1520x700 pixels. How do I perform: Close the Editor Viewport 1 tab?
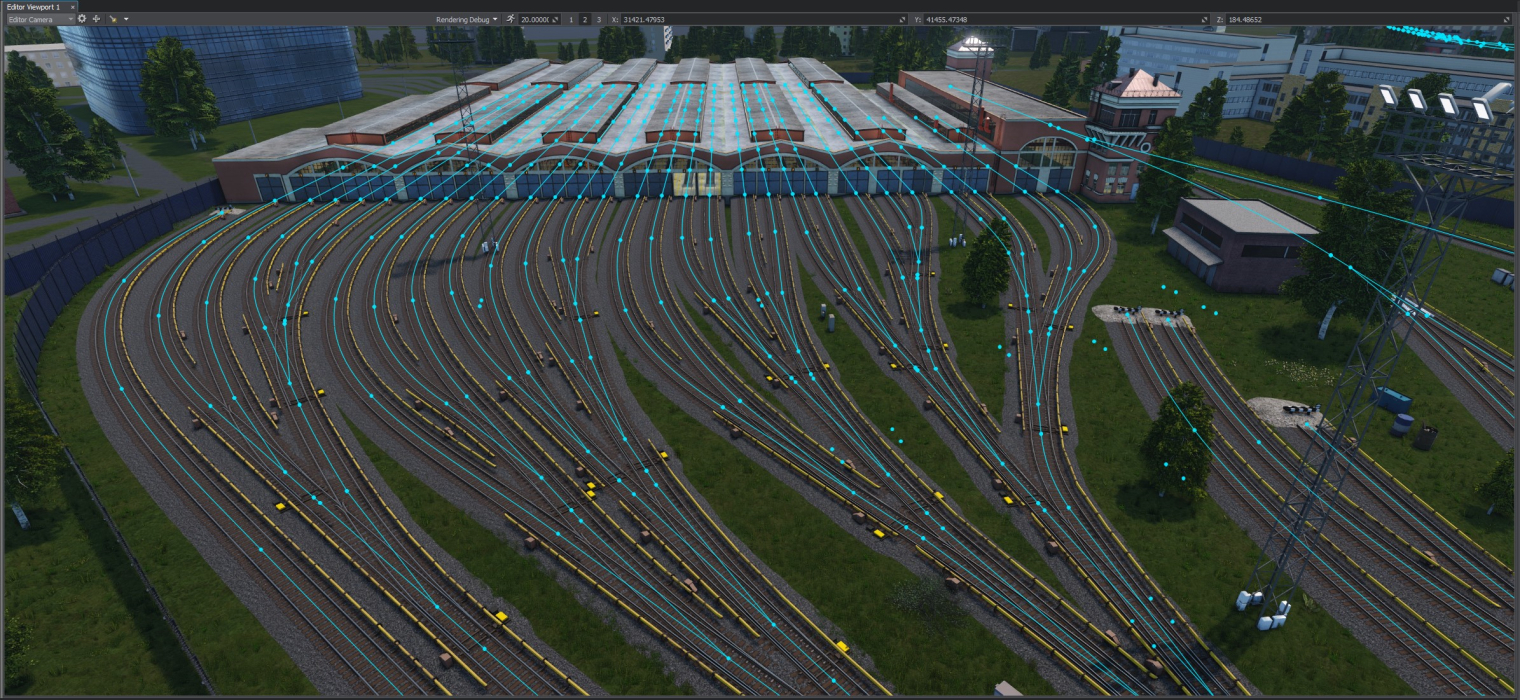coord(72,6)
